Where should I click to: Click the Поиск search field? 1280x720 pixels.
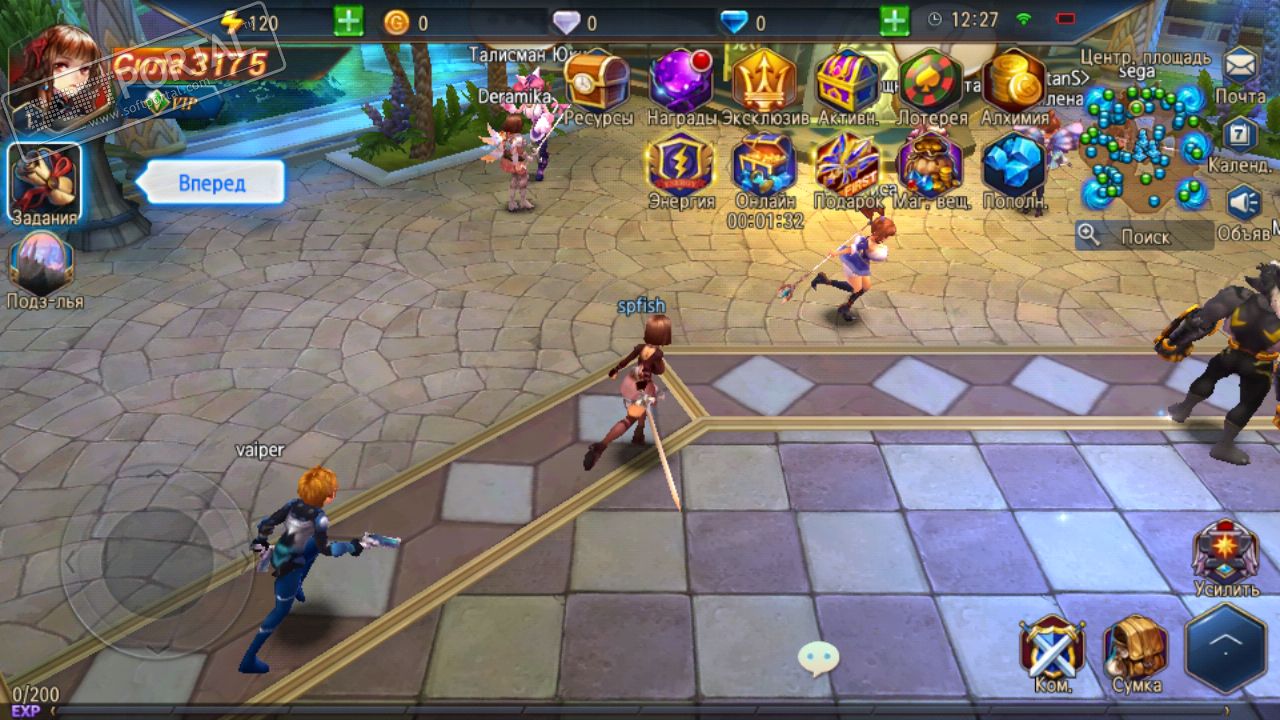point(1145,236)
